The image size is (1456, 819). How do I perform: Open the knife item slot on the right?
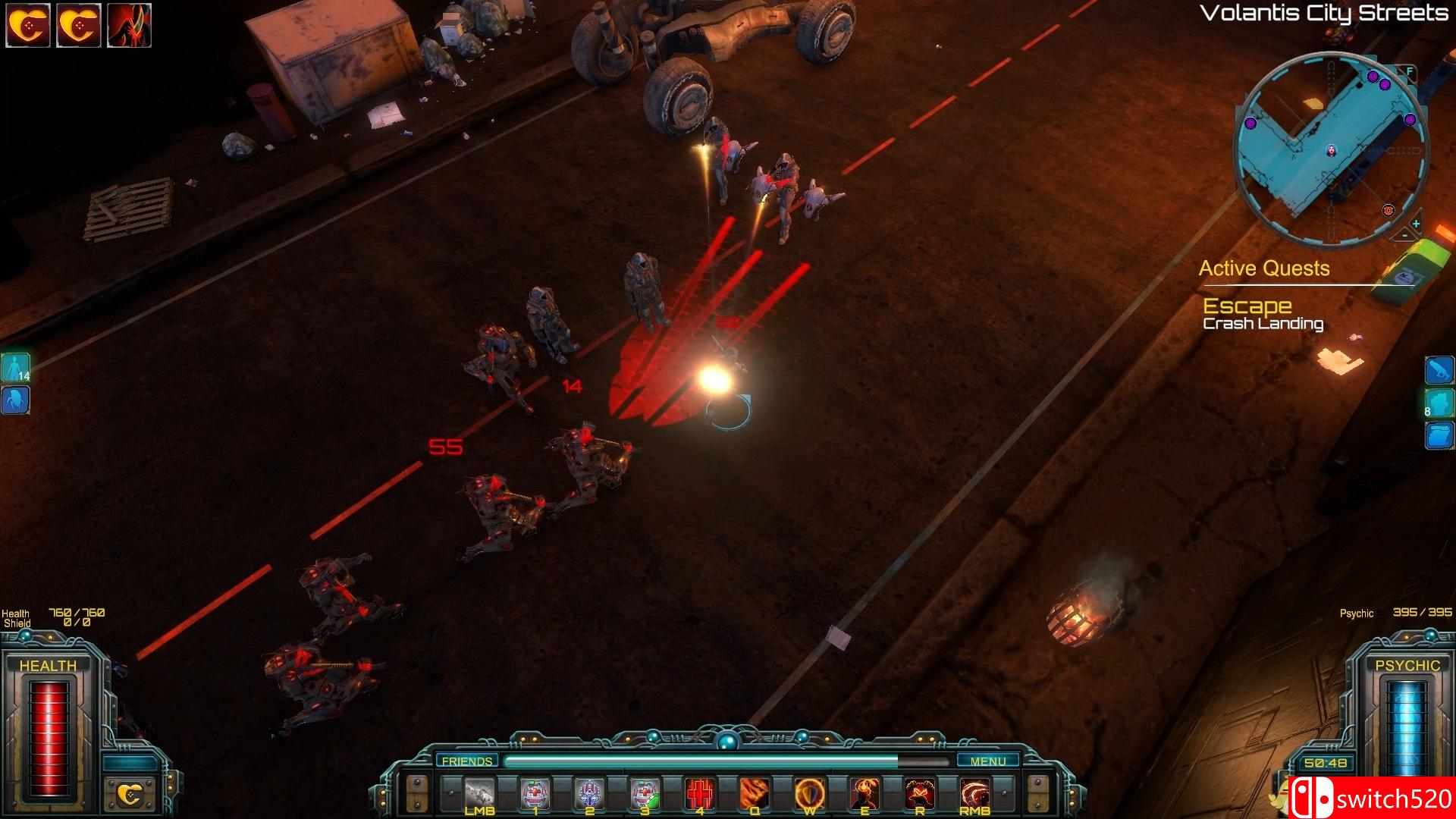(1439, 369)
